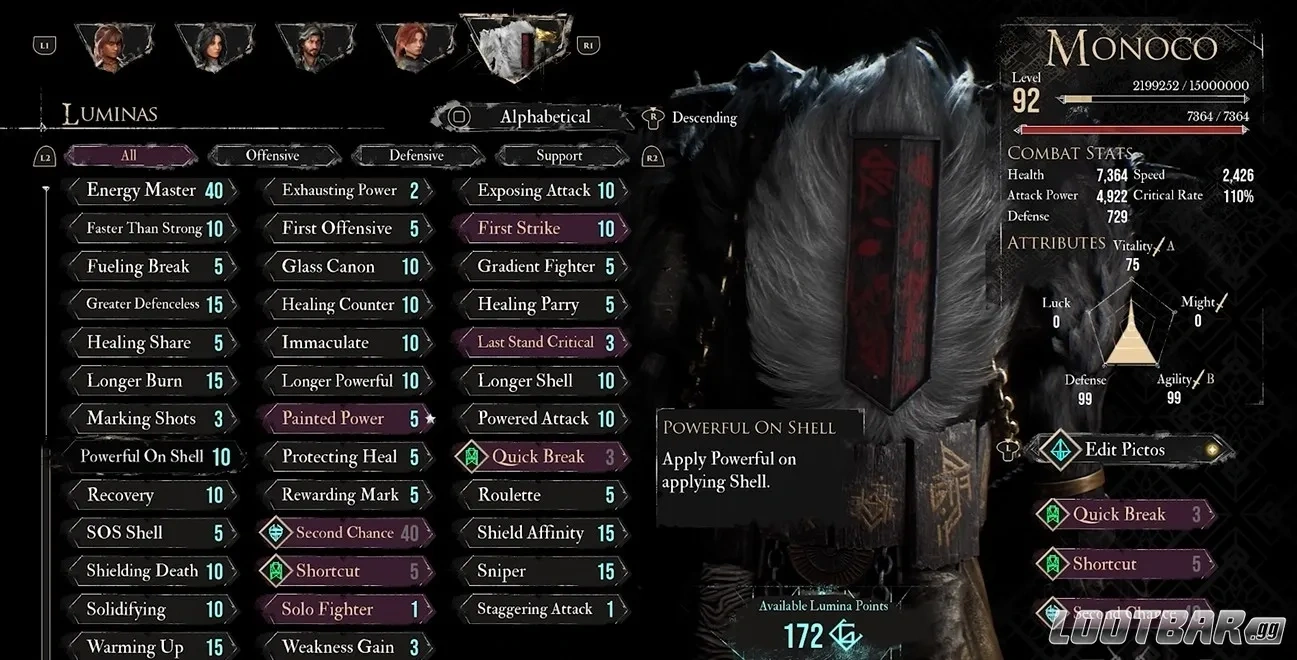Click the Powerful On Shell lumina
The height and width of the screenshot is (660, 1297).
[152, 456]
